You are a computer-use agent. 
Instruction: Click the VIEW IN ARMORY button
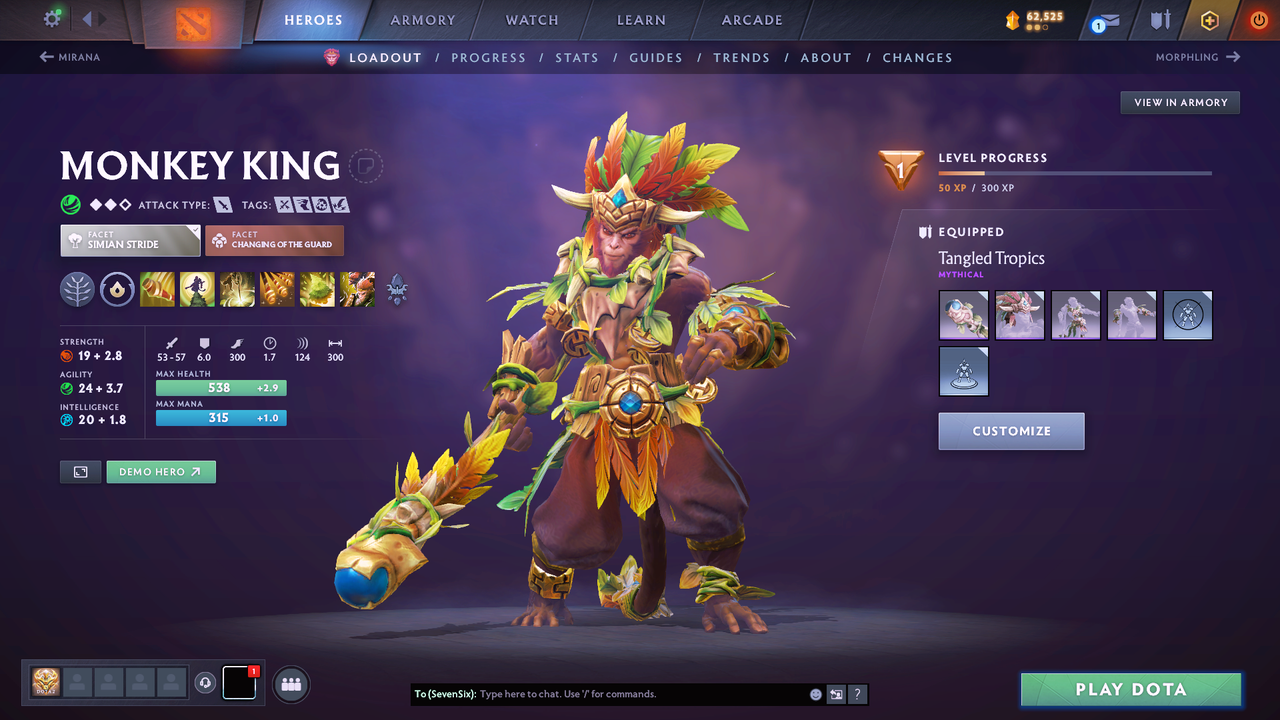(1179, 102)
